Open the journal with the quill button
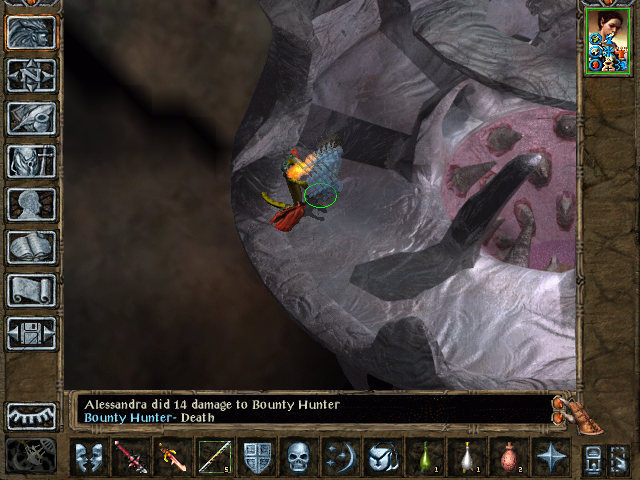This screenshot has width=640, height=480. click(31, 119)
